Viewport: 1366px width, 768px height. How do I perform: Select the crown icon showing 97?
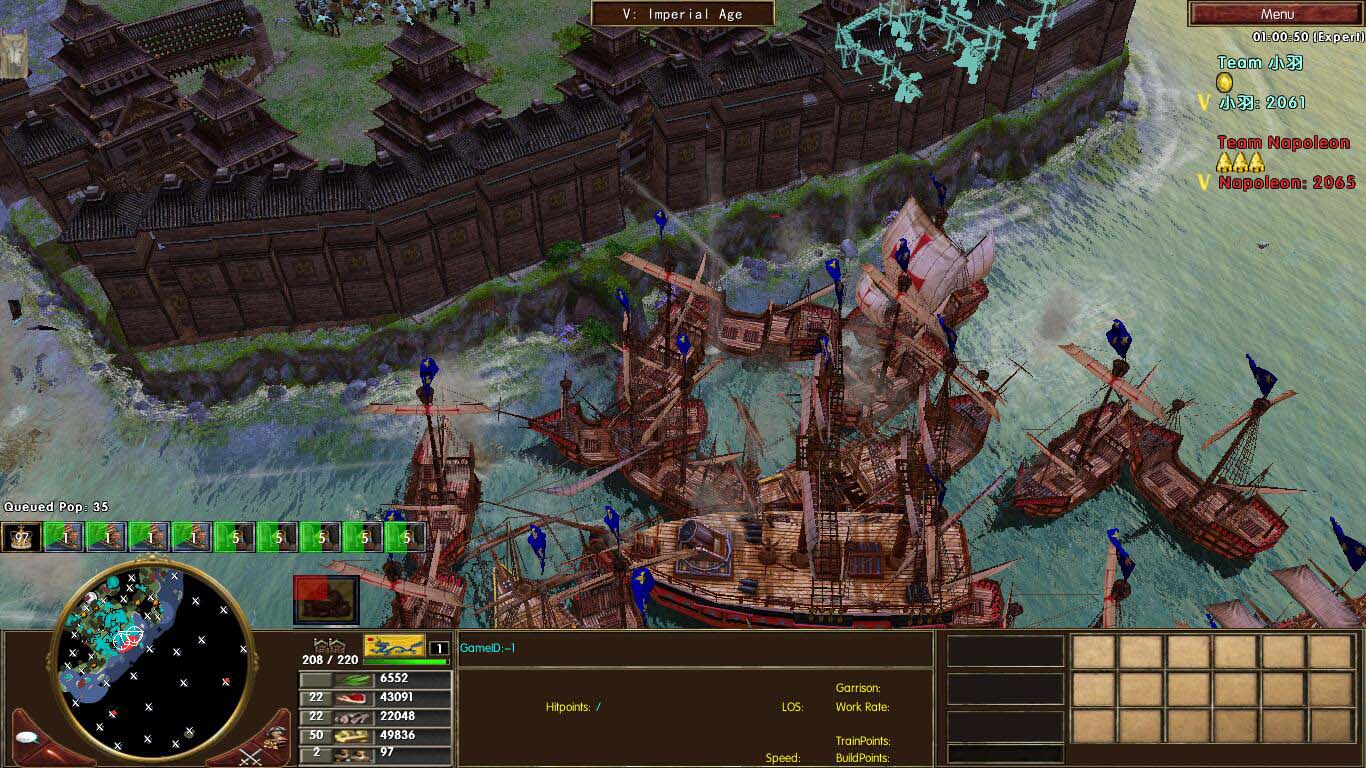point(19,537)
